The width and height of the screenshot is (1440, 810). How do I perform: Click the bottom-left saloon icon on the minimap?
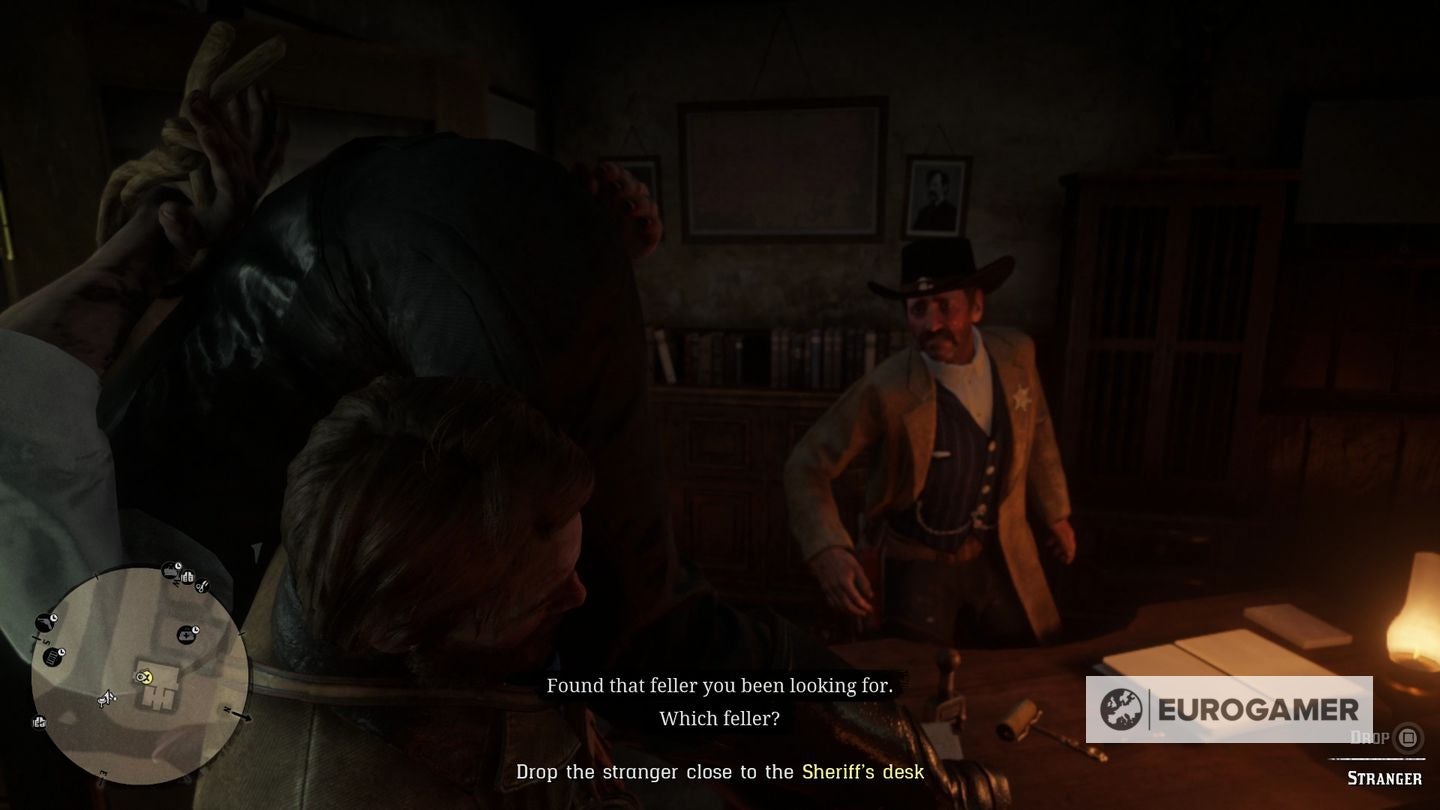tap(38, 722)
